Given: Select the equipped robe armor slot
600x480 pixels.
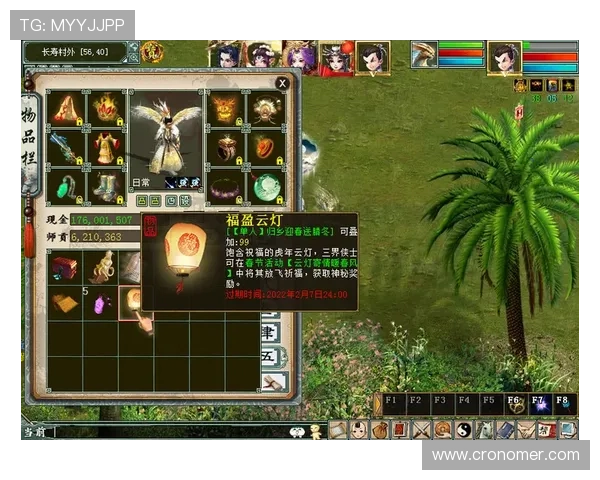Looking at the screenshot, I should [105, 149].
